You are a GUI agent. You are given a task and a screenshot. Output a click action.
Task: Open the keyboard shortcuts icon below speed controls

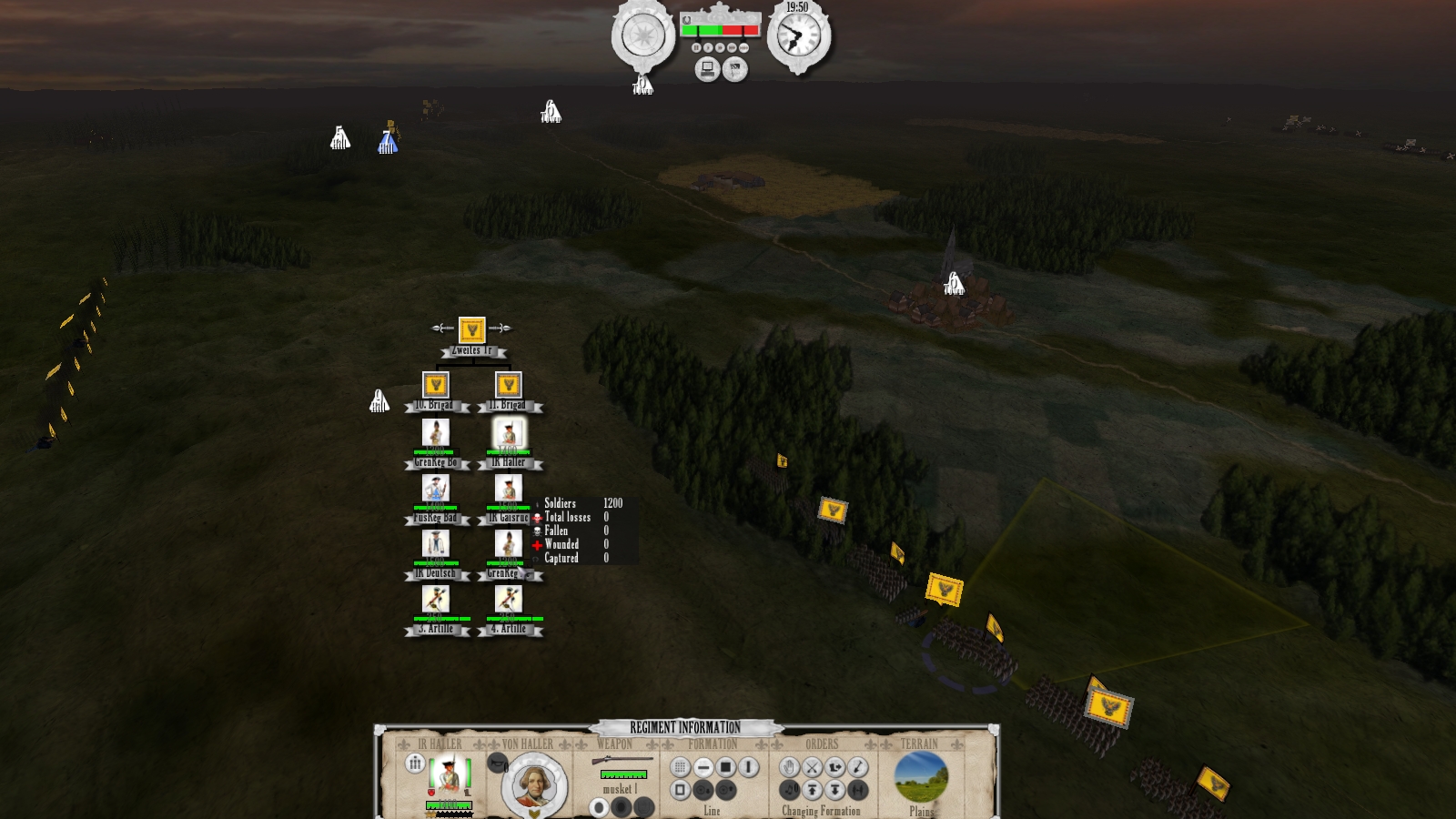[x=708, y=69]
